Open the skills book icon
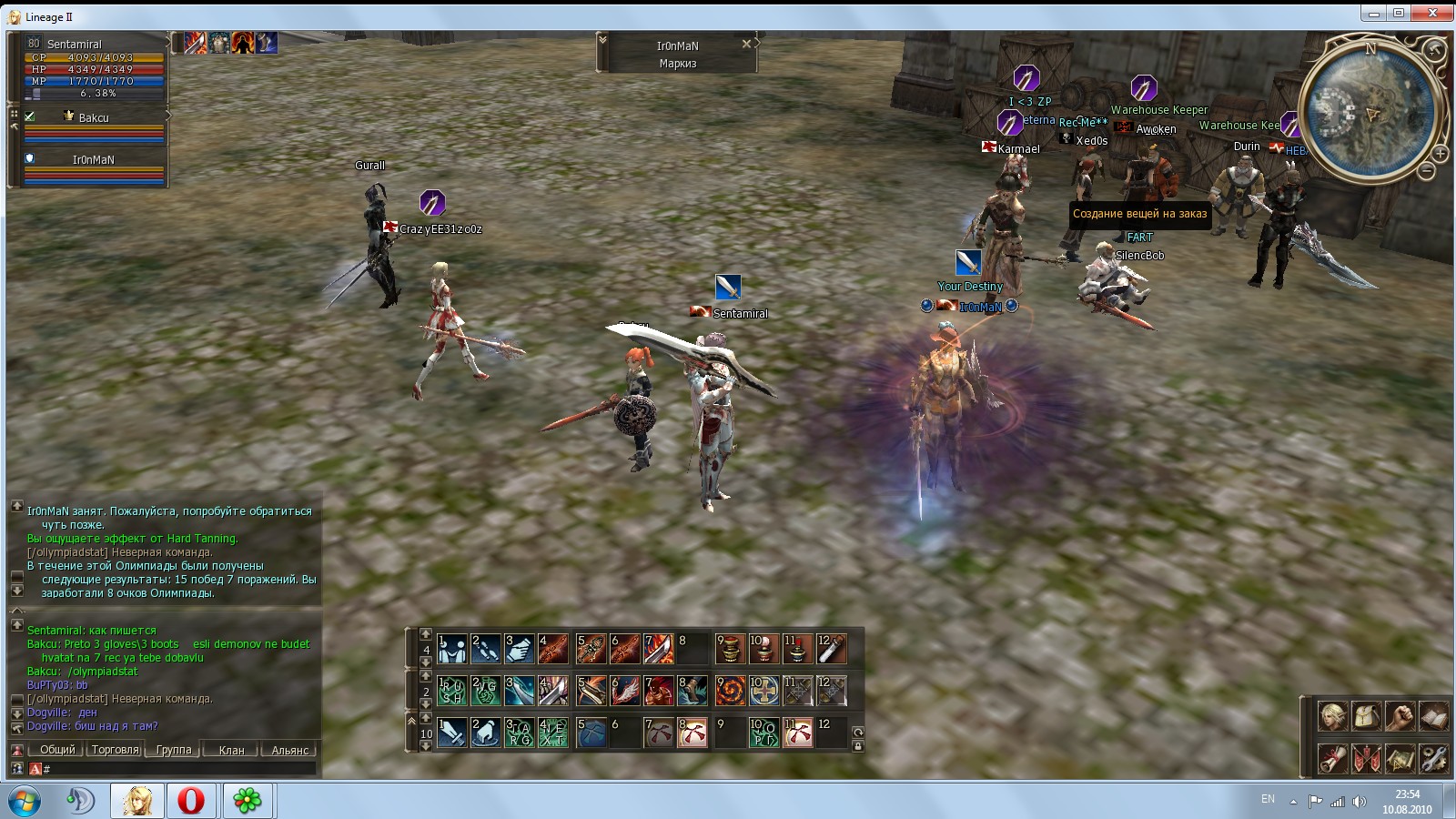This screenshot has height=819, width=1456. point(1433,716)
